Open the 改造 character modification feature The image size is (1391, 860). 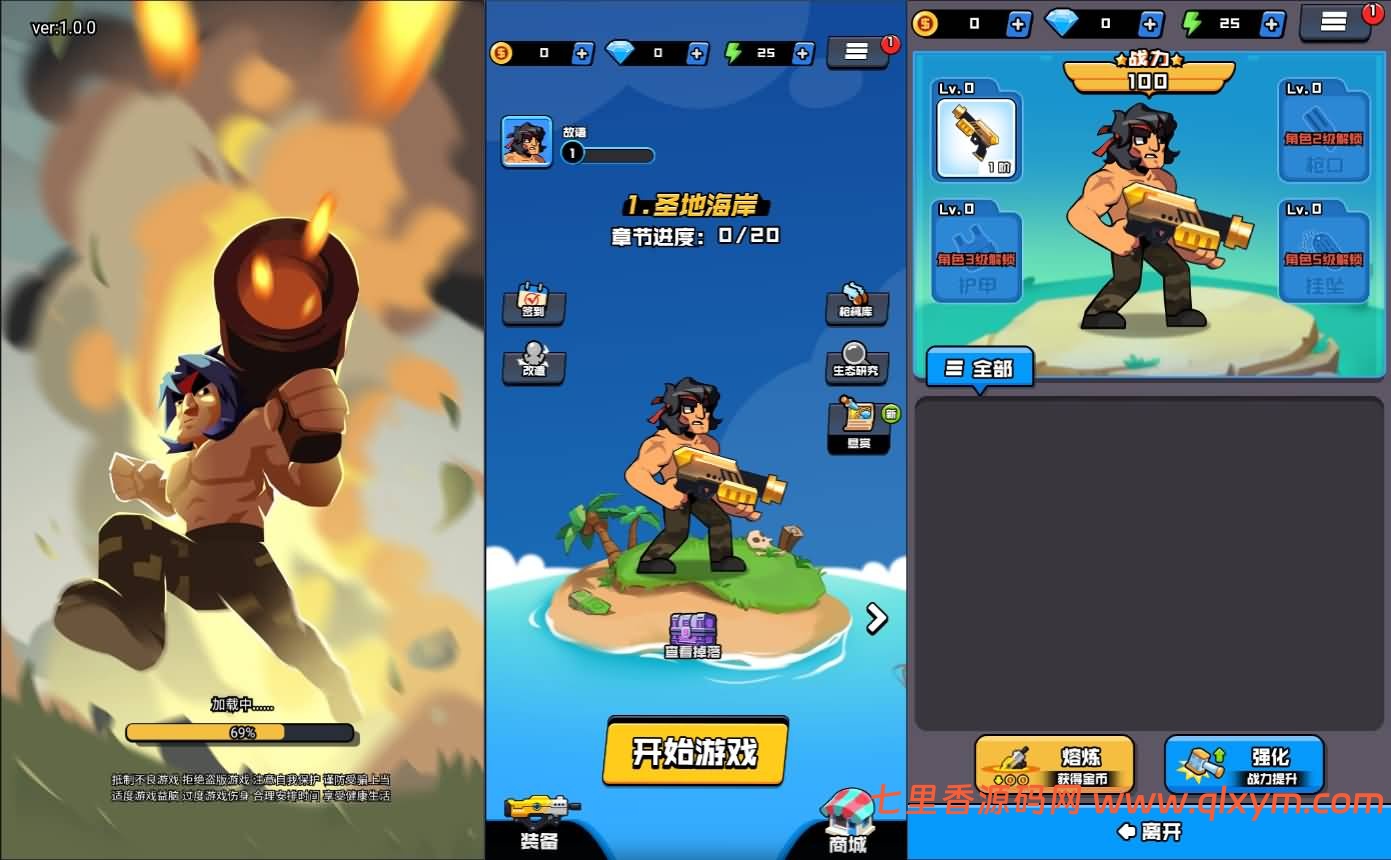pos(534,367)
